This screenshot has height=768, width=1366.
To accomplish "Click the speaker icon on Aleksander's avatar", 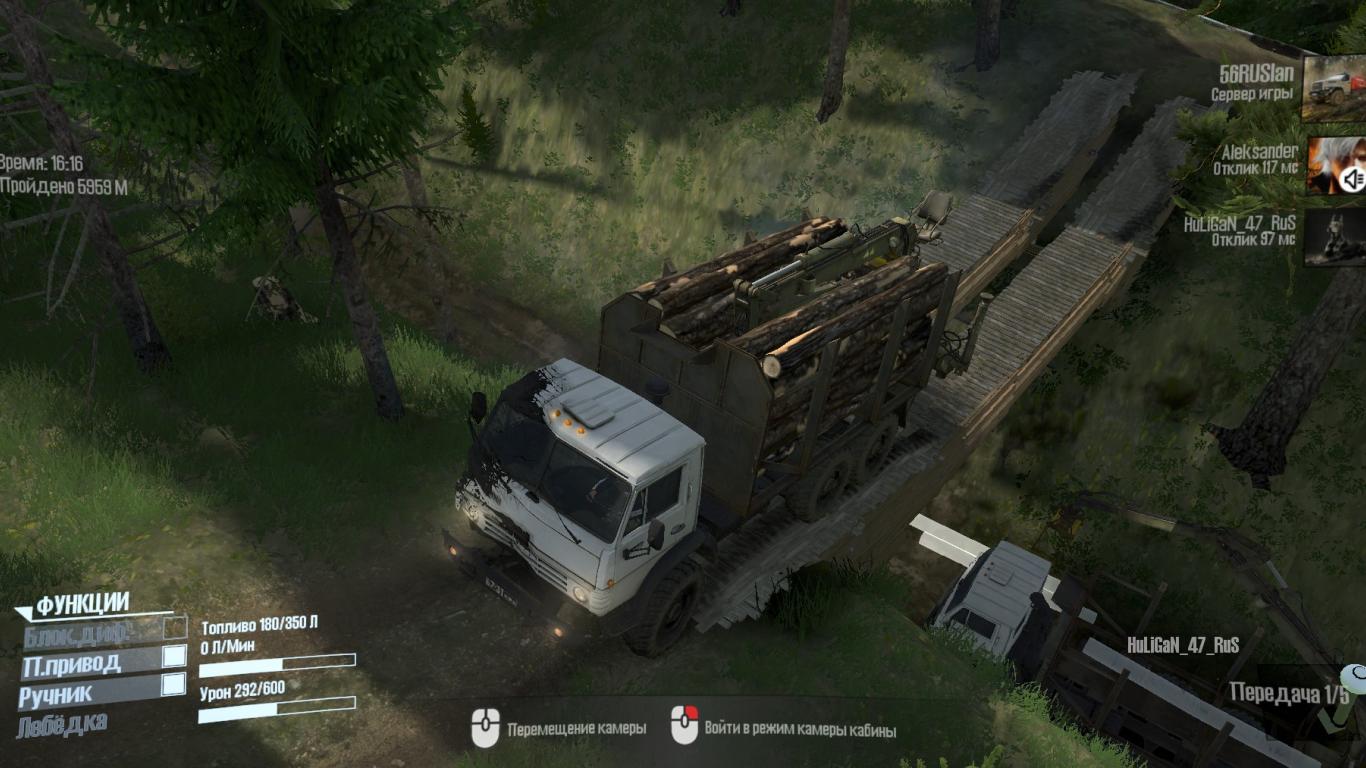I will coord(1352,180).
